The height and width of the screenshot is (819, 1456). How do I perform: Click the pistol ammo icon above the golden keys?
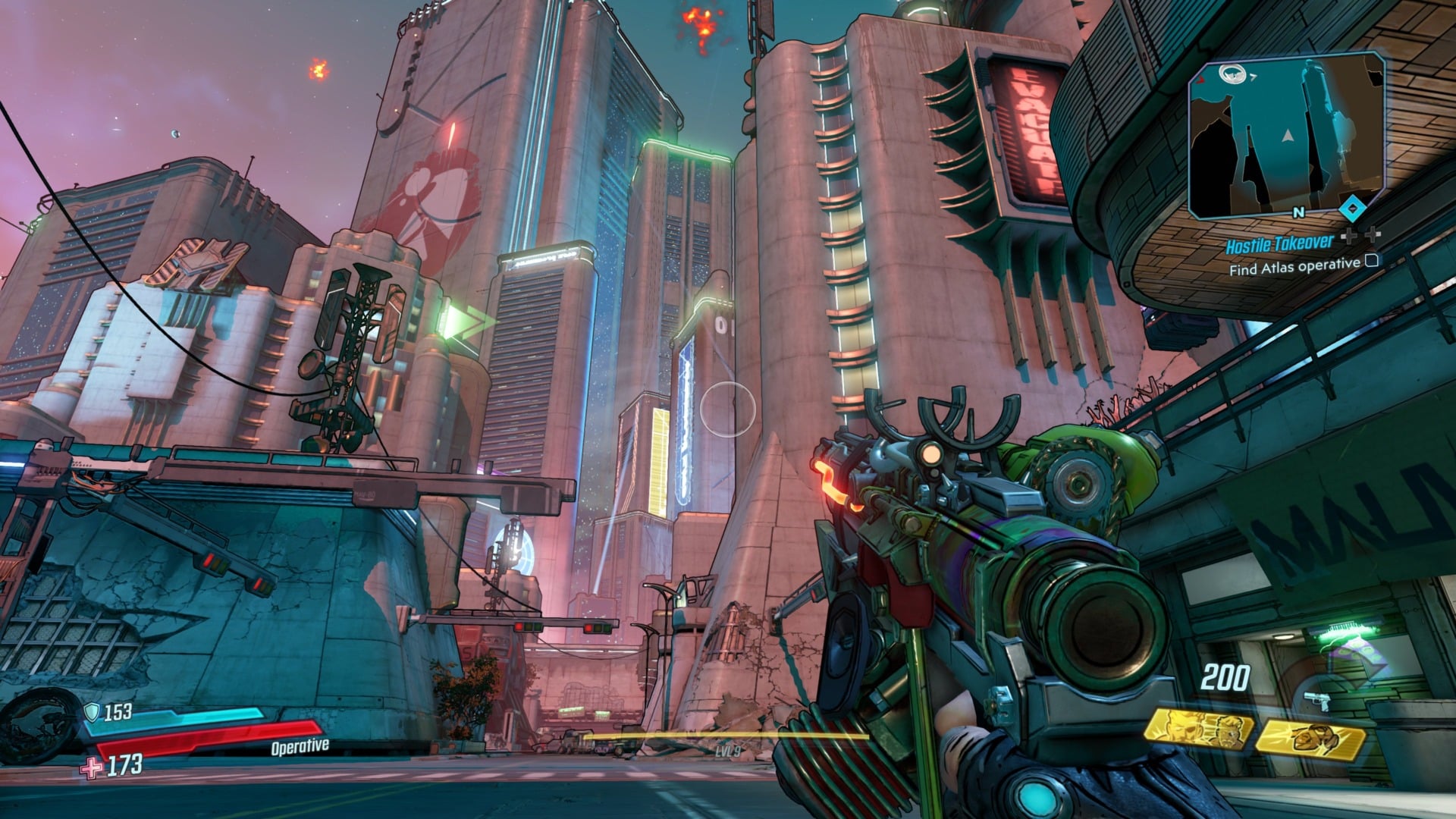pos(1317,701)
